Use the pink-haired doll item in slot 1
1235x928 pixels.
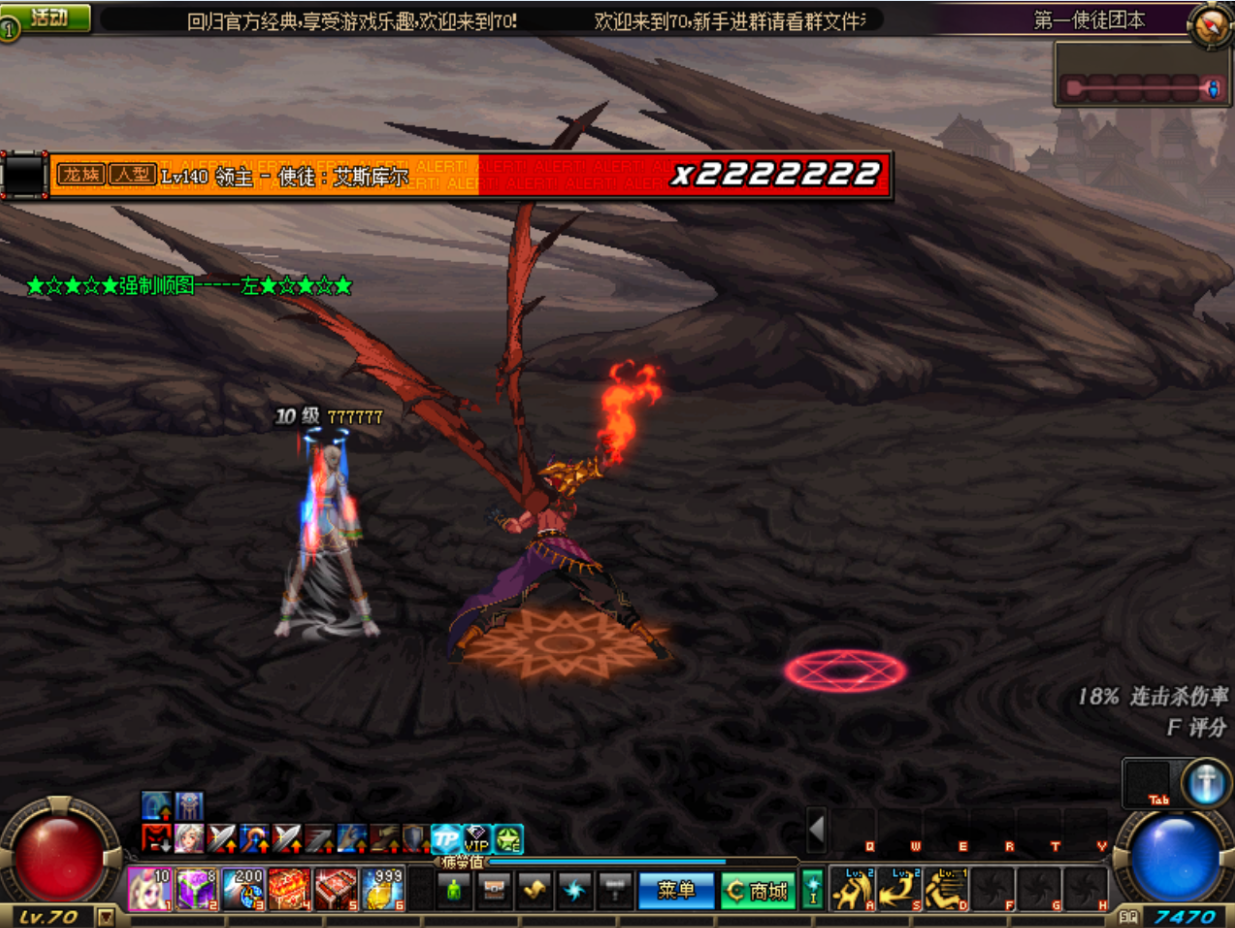pyautogui.click(x=149, y=888)
